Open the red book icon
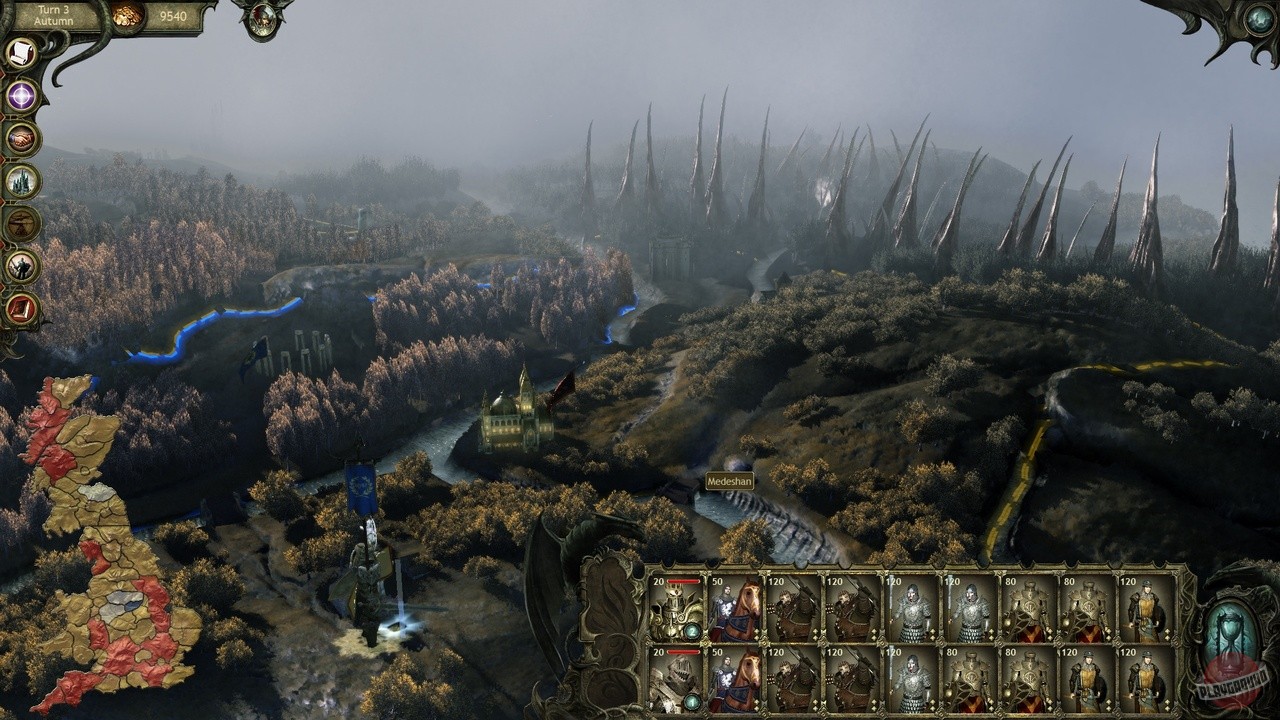This screenshot has width=1280, height=720. click(x=21, y=308)
